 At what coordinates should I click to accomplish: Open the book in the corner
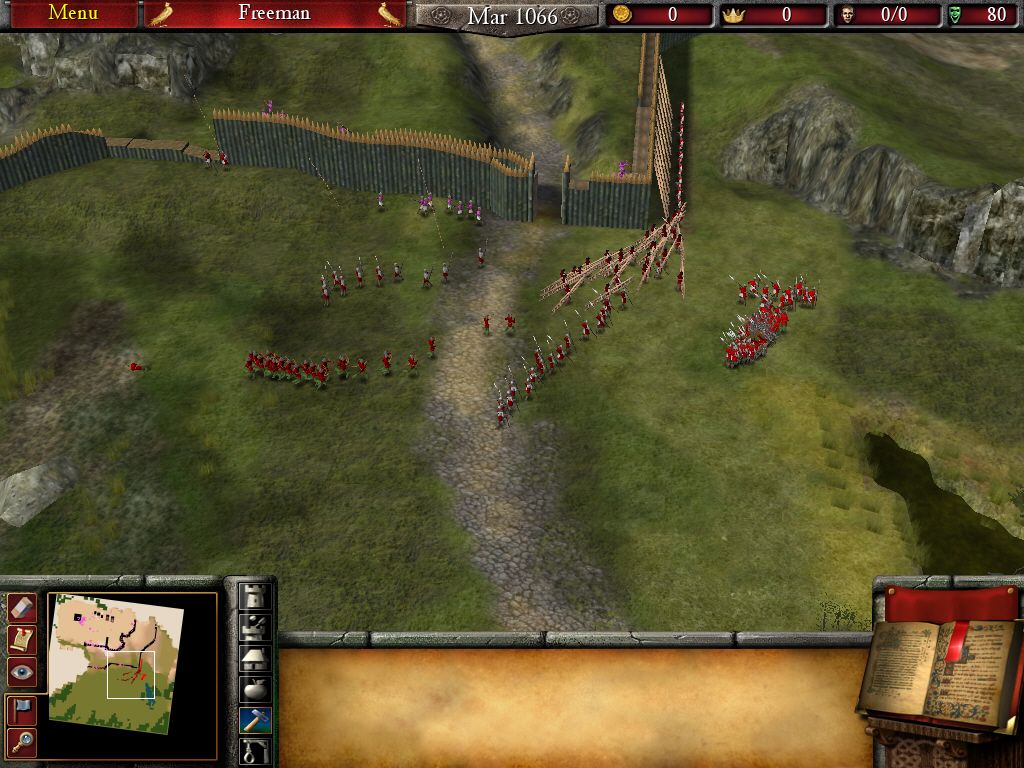[x=940, y=670]
